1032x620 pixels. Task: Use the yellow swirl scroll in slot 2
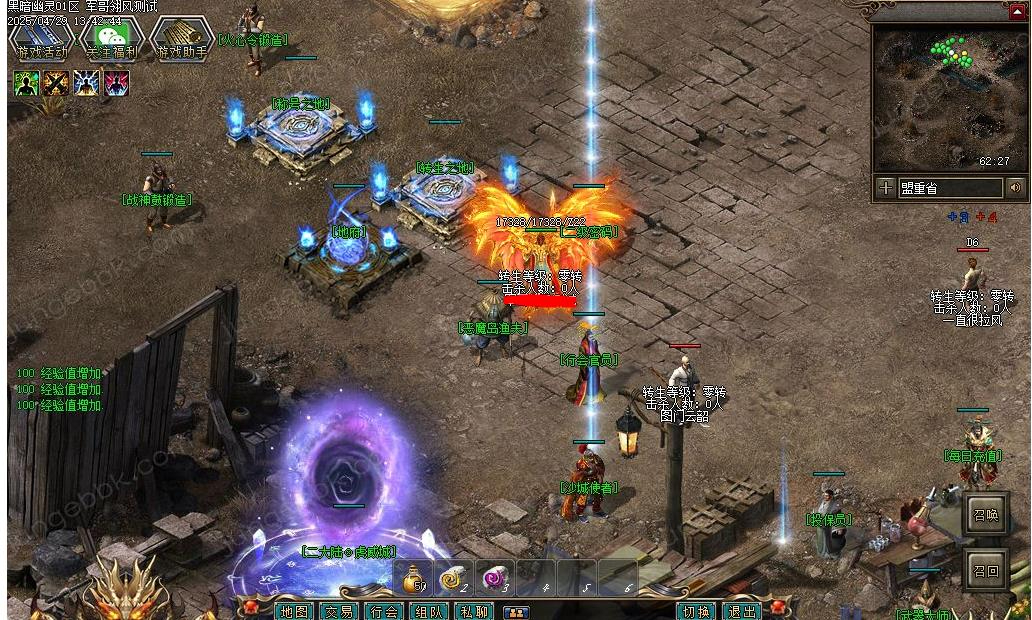(455, 578)
